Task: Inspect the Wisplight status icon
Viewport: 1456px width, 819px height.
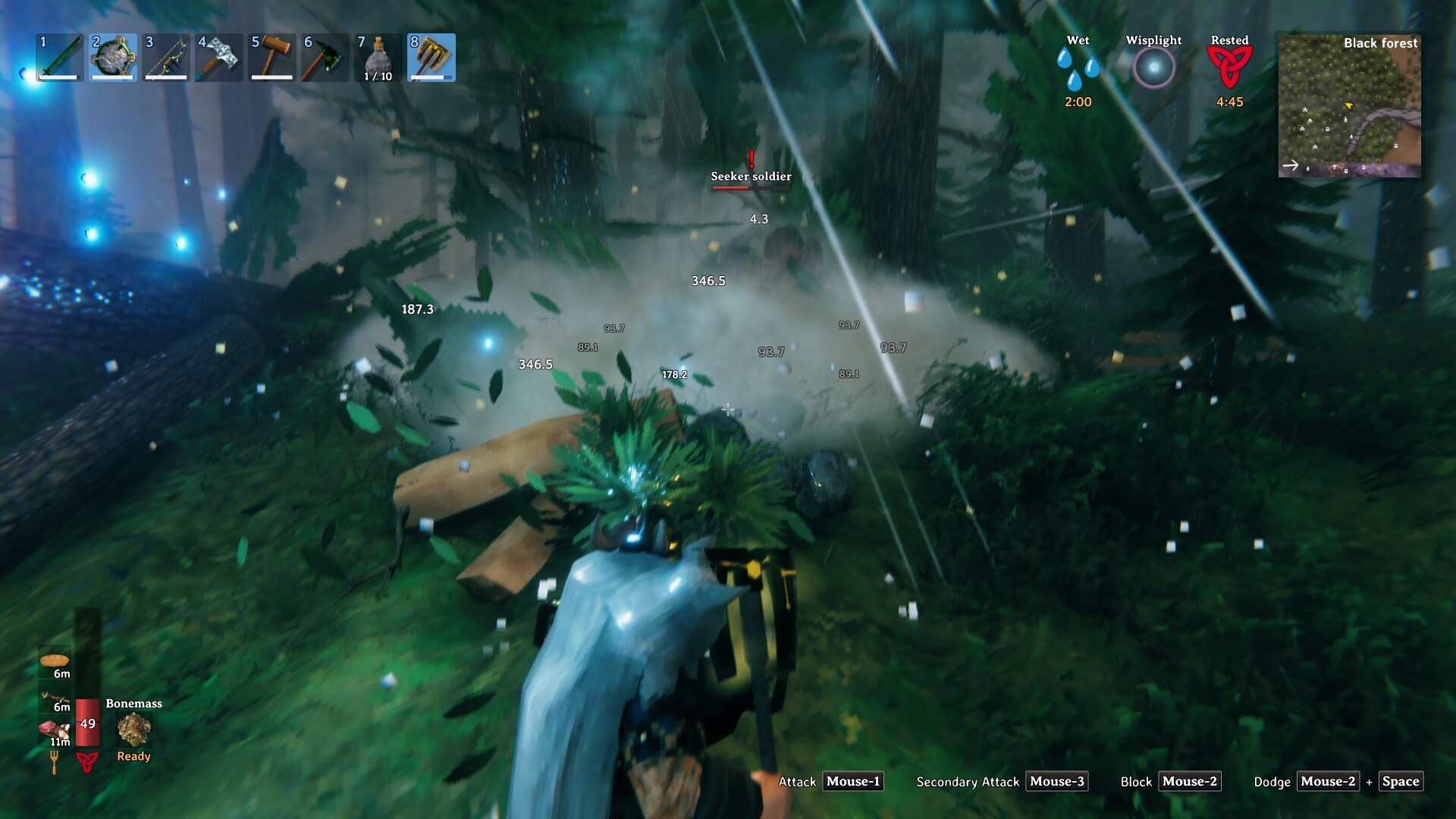Action: pos(1153,67)
